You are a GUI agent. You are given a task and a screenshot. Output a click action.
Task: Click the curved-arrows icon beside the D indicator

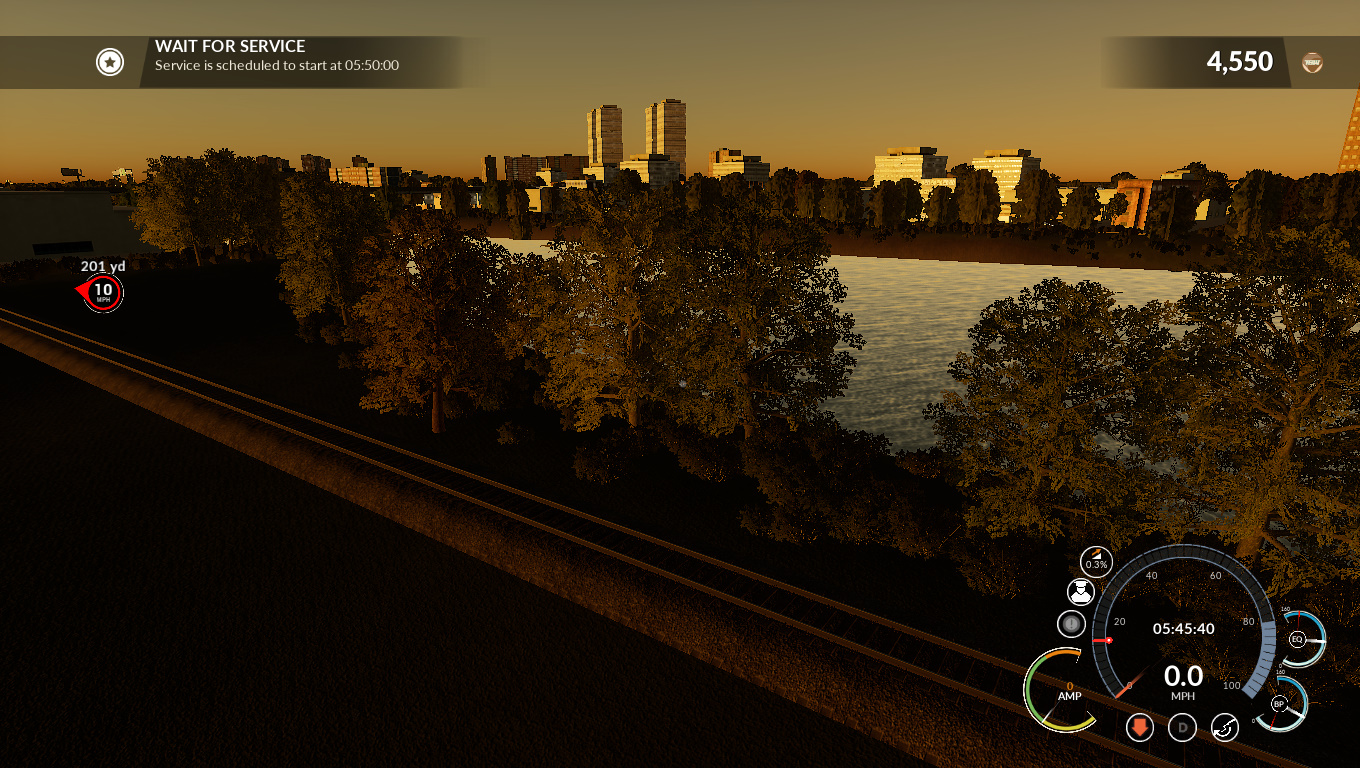coord(1225,727)
